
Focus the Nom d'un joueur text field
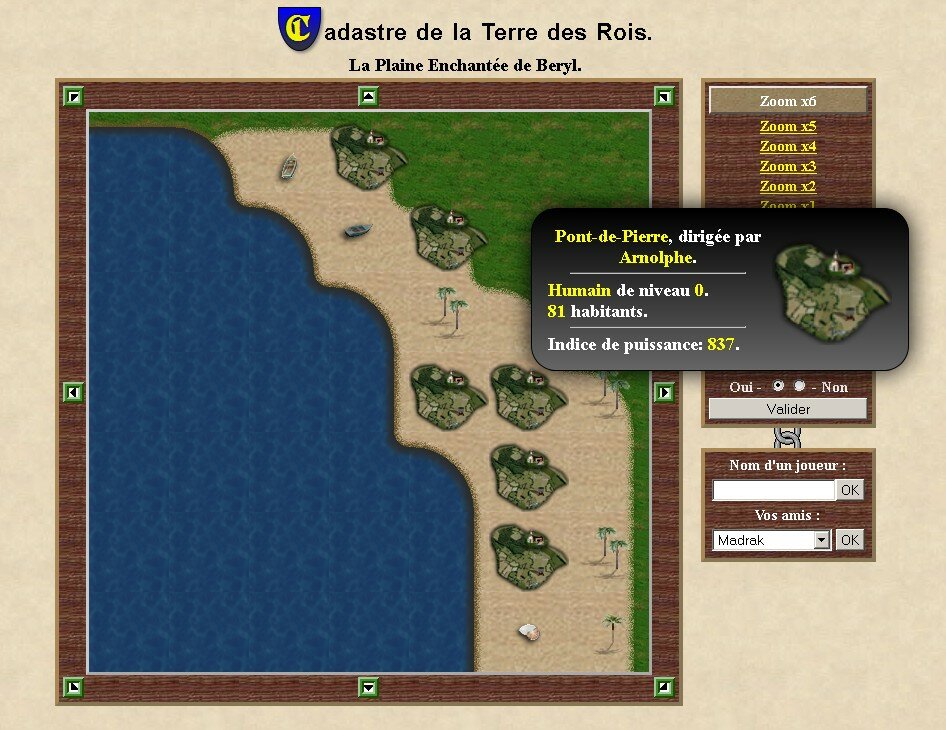click(773, 490)
